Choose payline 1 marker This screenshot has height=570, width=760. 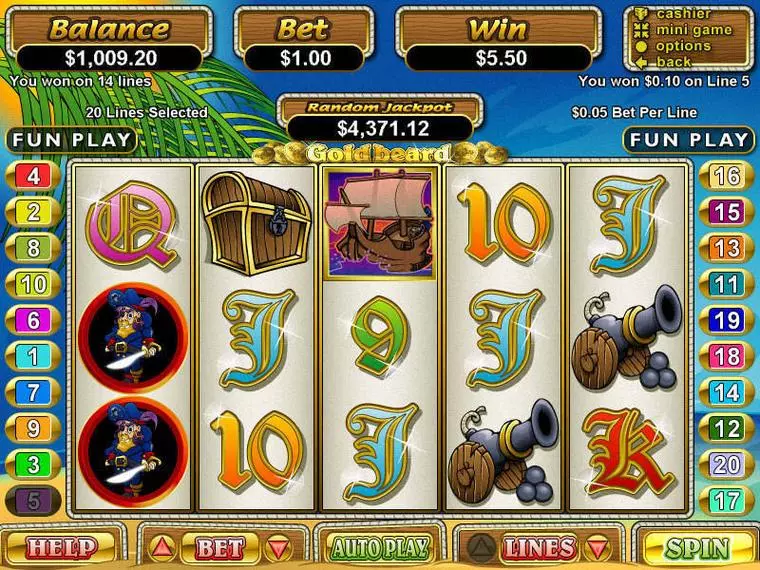(x=33, y=355)
